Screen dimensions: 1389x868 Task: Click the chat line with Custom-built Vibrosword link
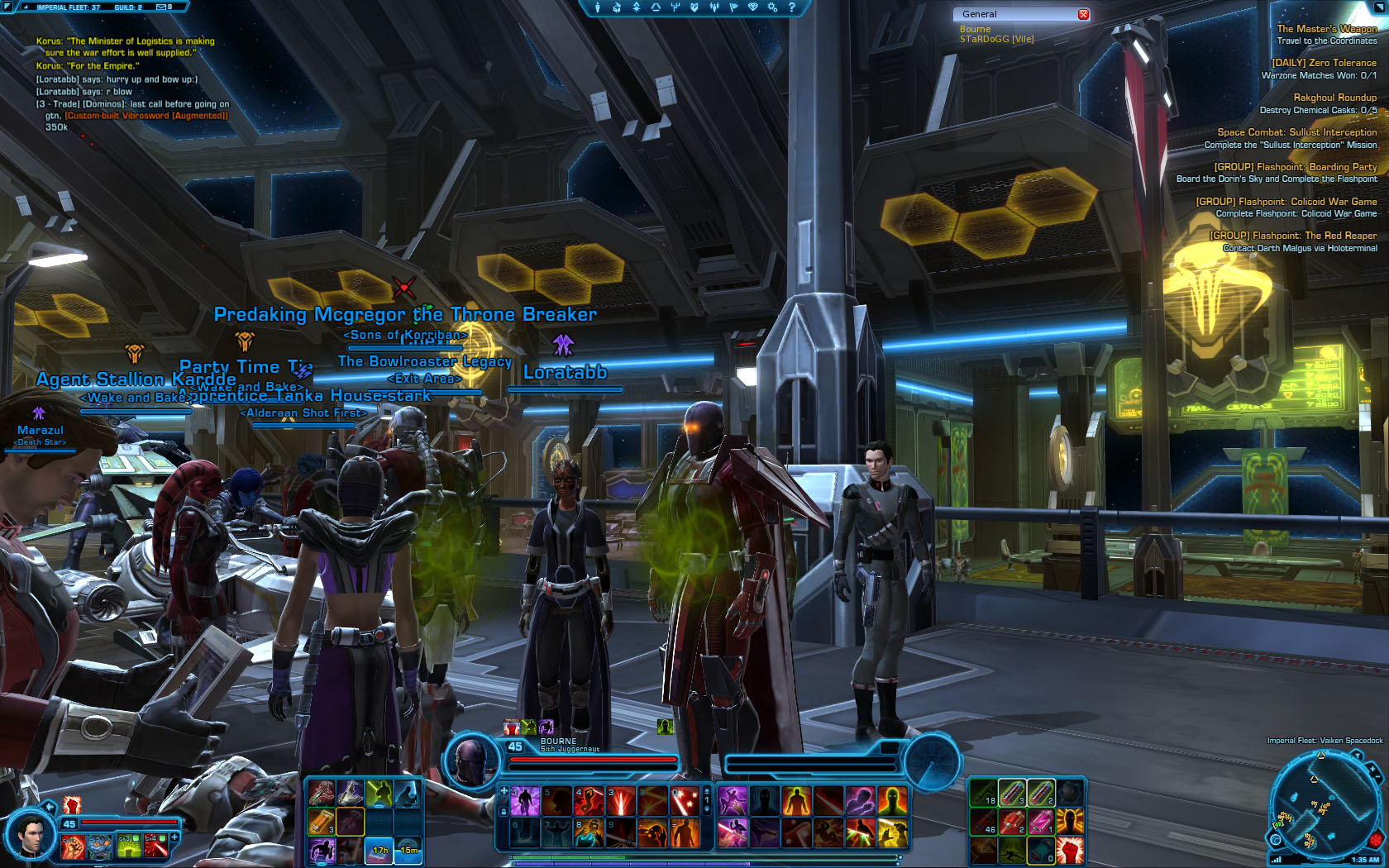click(146, 116)
